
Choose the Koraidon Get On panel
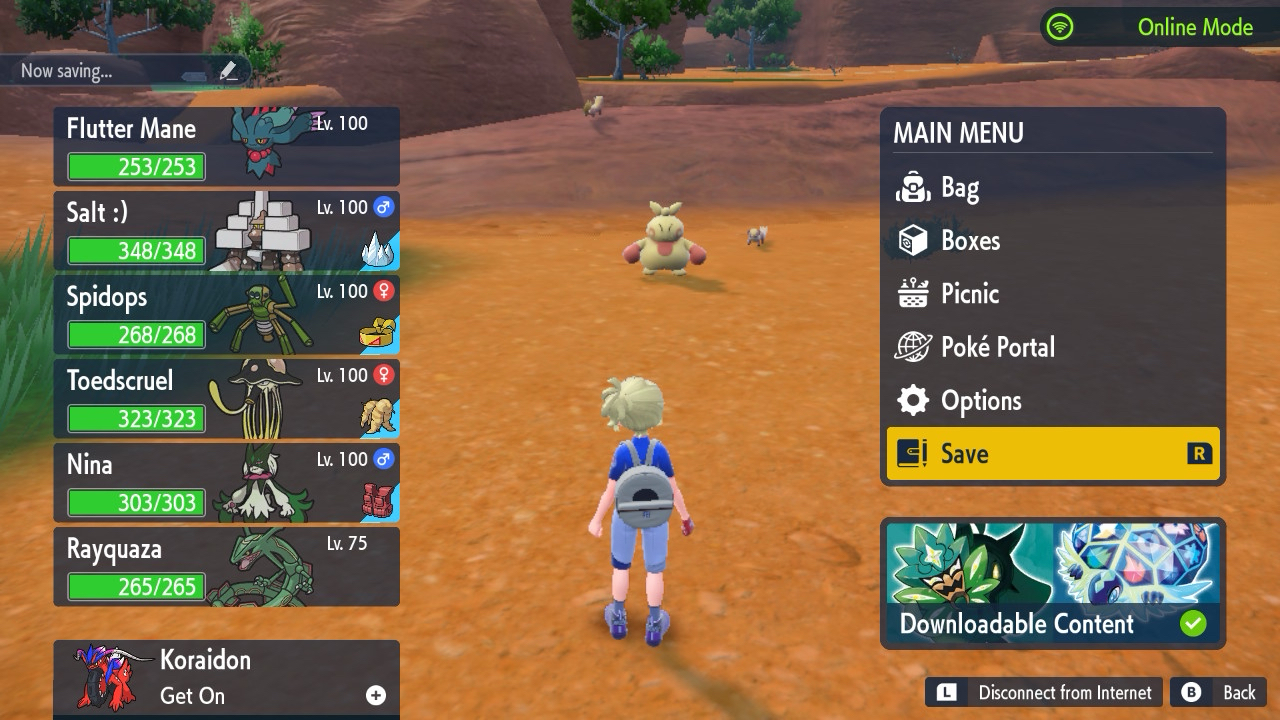(x=226, y=678)
